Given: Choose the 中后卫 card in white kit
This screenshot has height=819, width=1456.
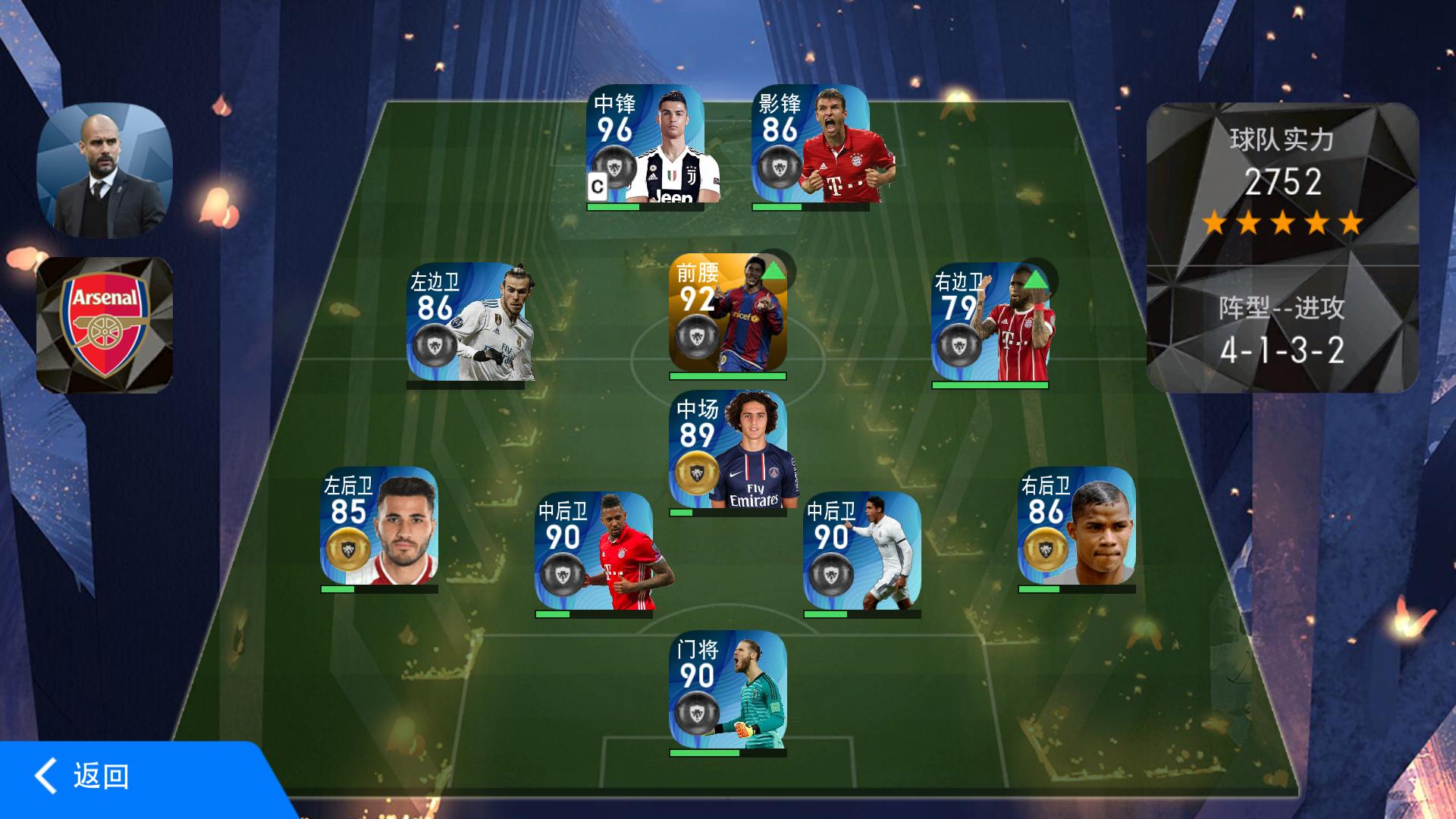Looking at the screenshot, I should (862, 551).
